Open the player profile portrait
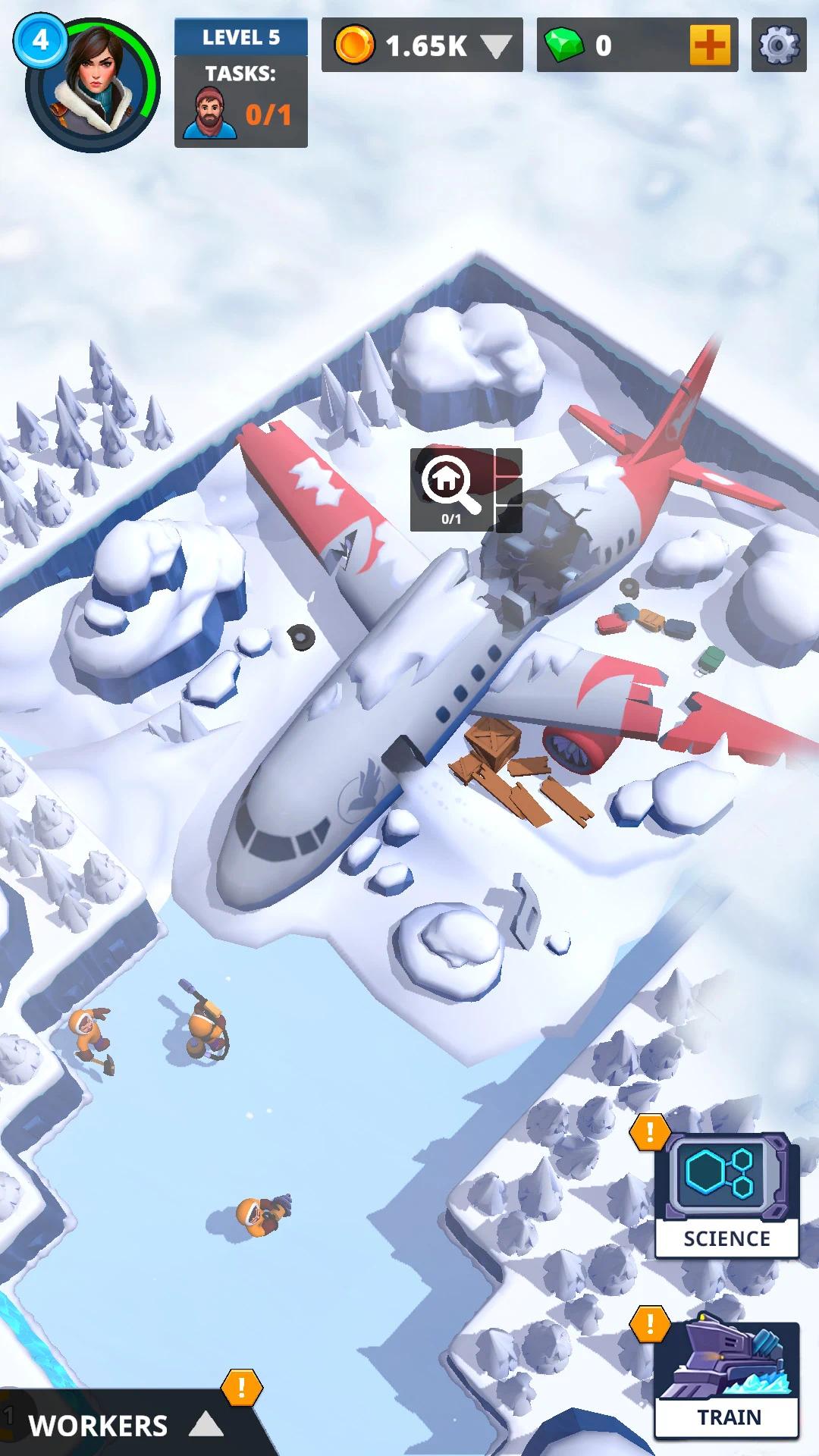Image resolution: width=819 pixels, height=1456 pixels. pyautogui.click(x=93, y=85)
